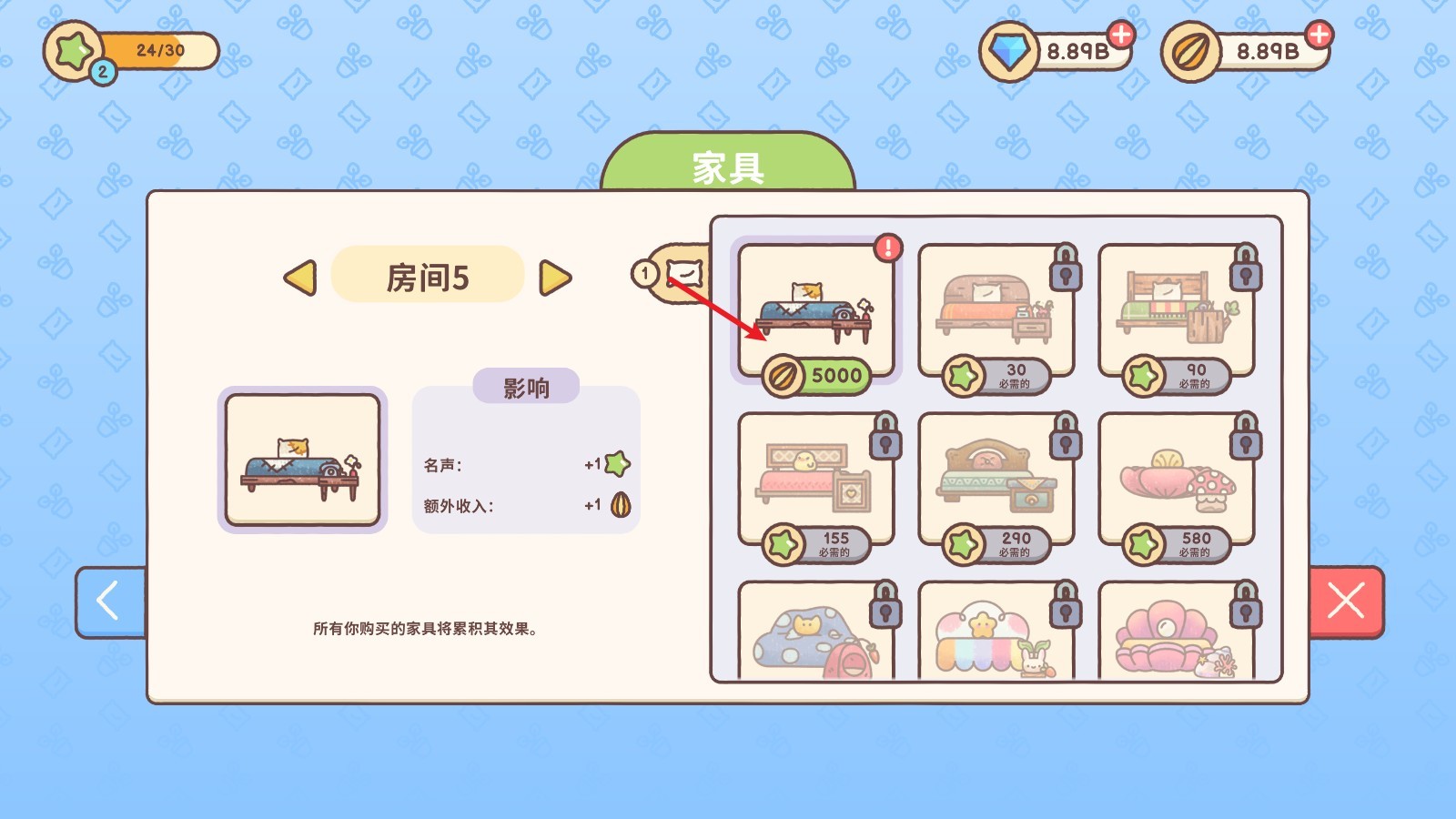
Task: Select the bed requiring 580 stars
Action: click(x=1174, y=473)
